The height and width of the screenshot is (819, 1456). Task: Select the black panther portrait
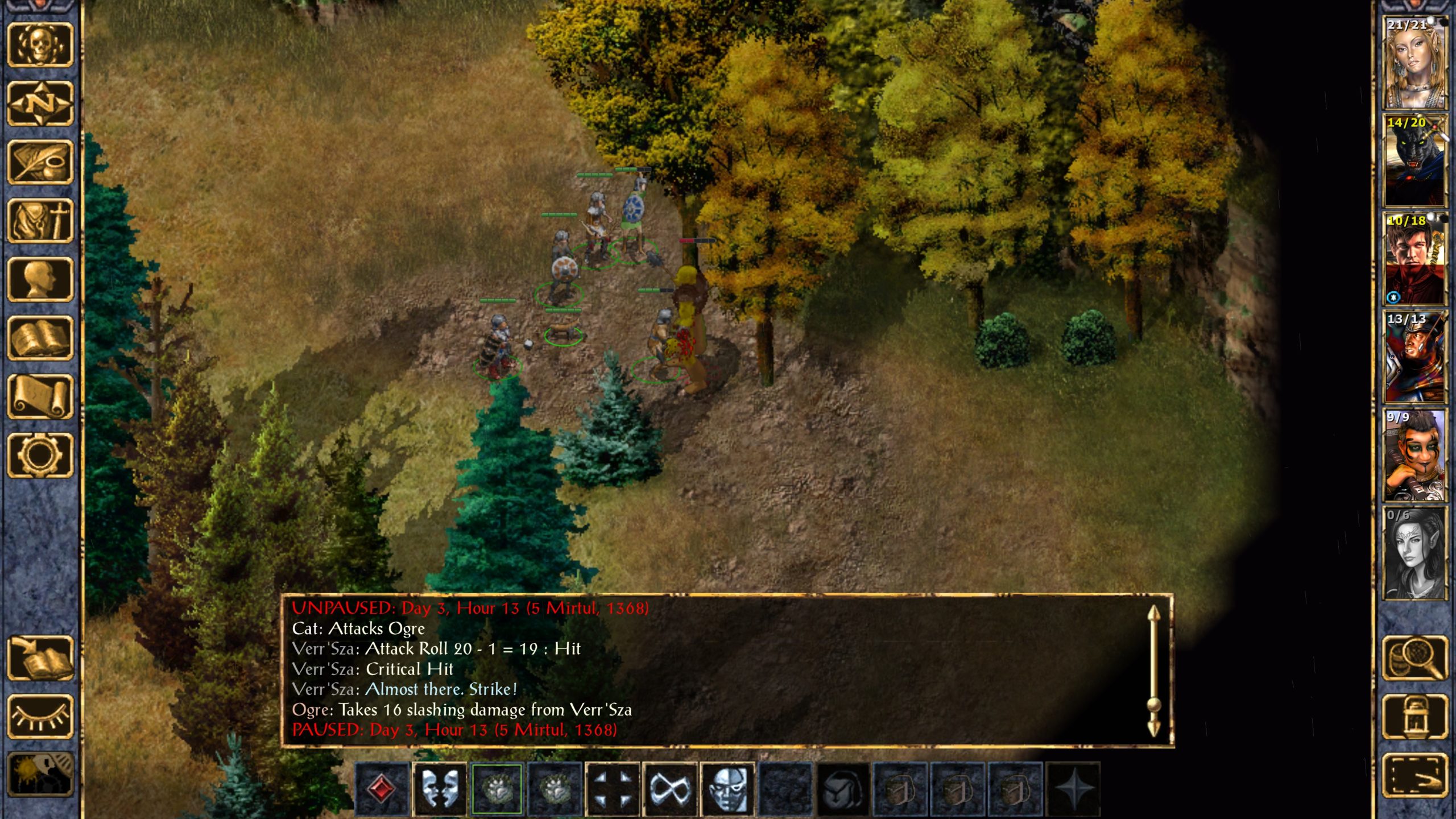pos(1414,160)
